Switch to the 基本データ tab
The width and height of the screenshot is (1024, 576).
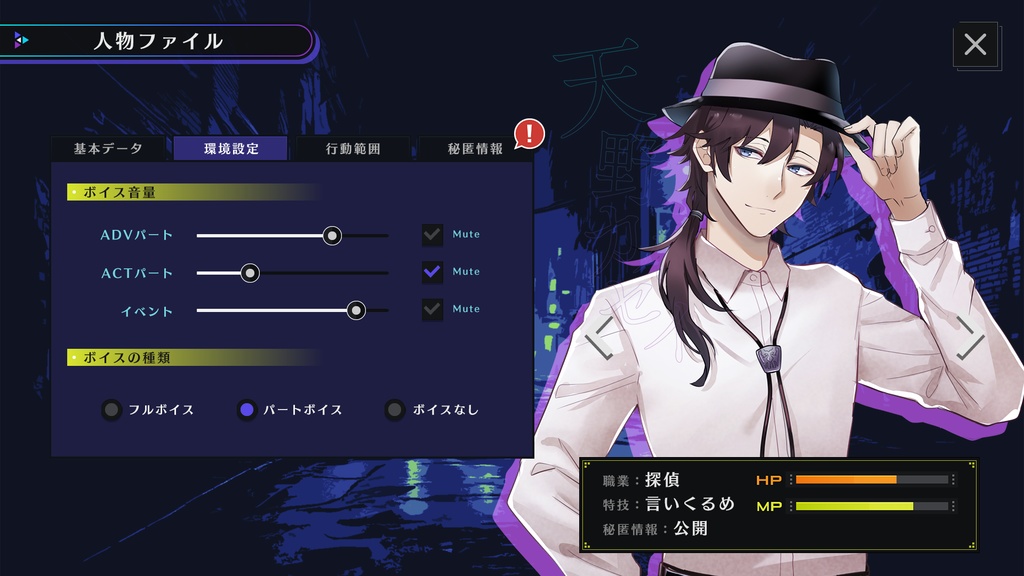click(x=108, y=148)
